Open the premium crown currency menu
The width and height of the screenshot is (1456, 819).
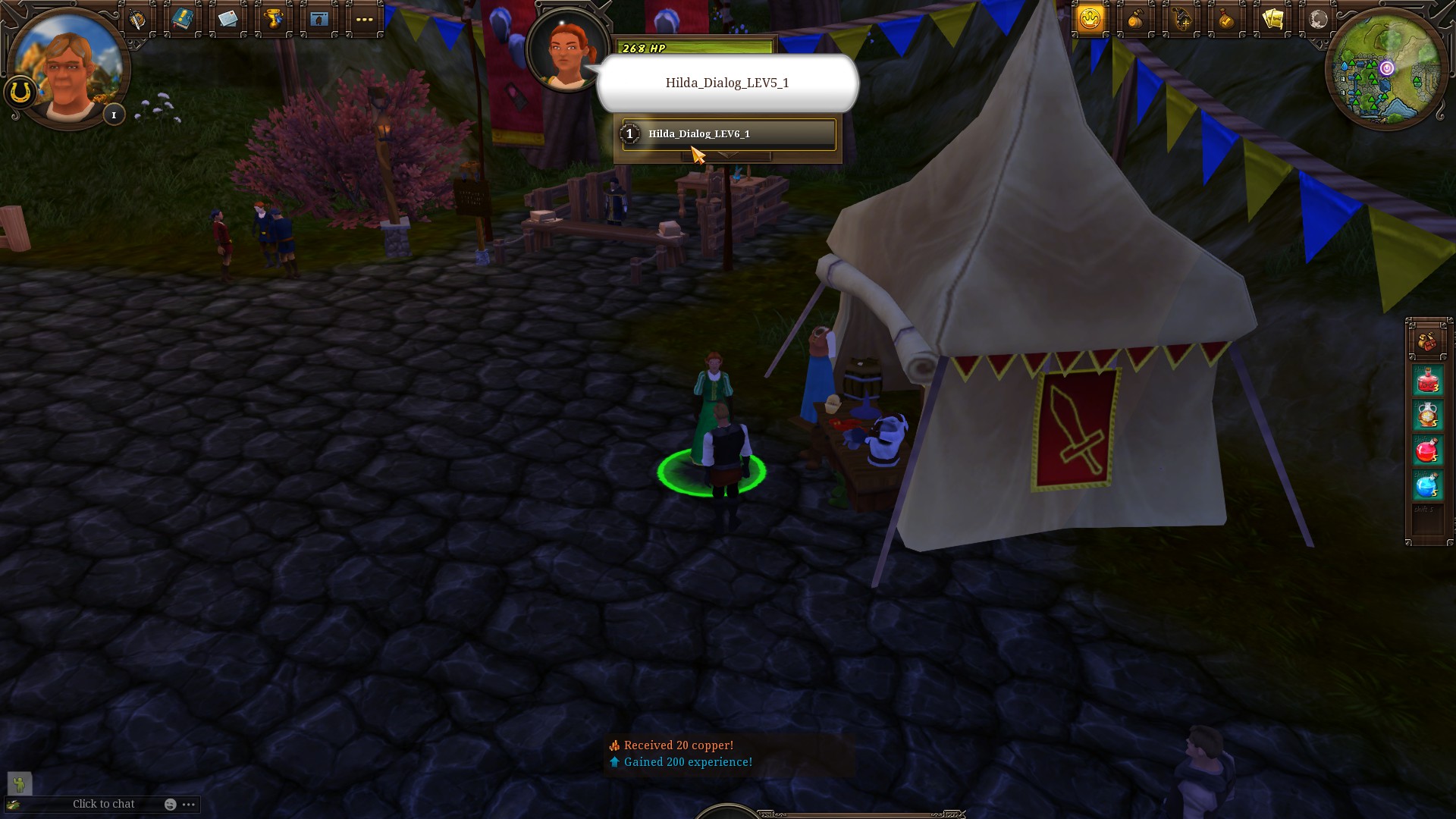click(x=1090, y=20)
